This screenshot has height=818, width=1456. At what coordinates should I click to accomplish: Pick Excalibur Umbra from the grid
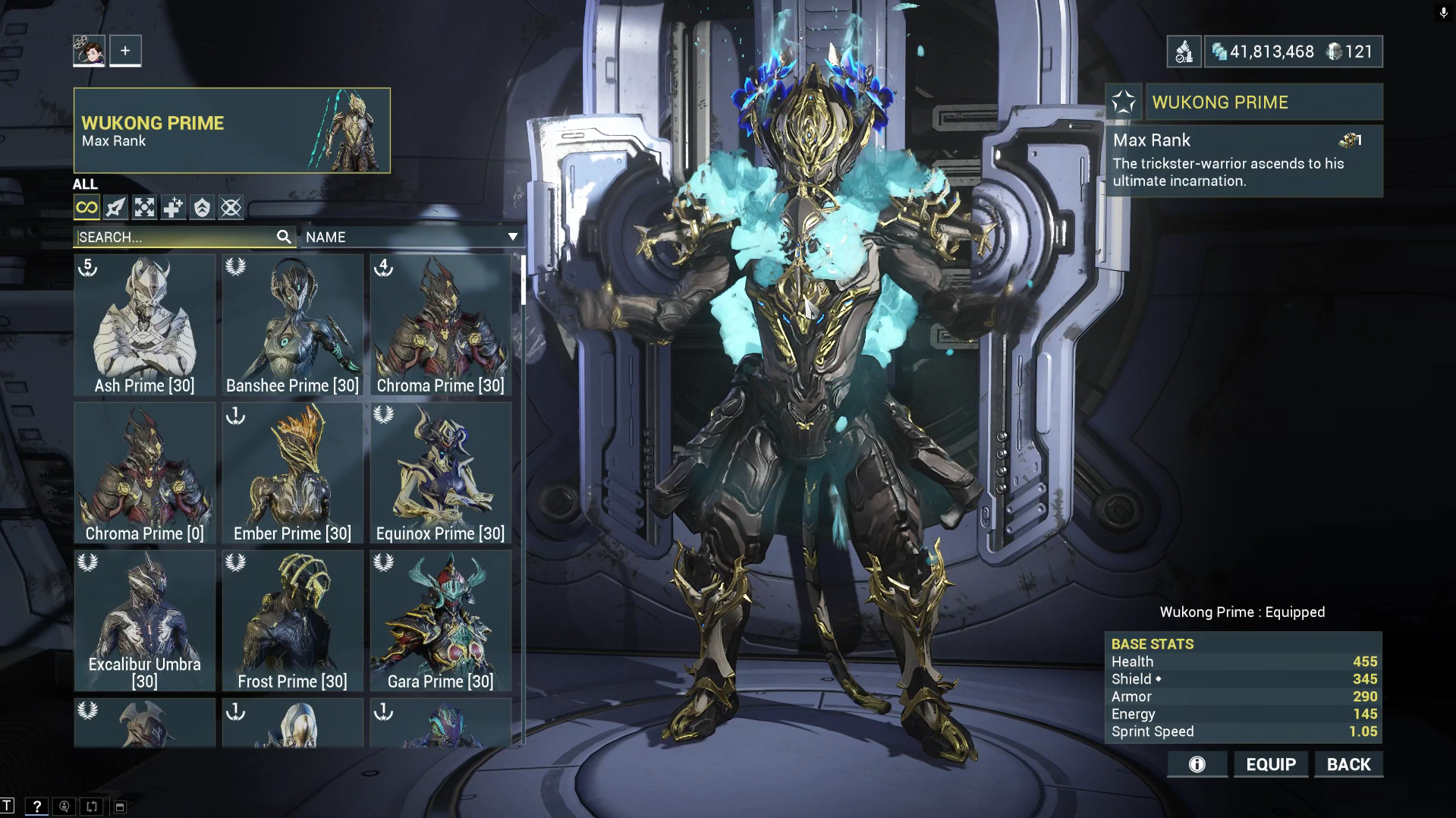click(144, 621)
